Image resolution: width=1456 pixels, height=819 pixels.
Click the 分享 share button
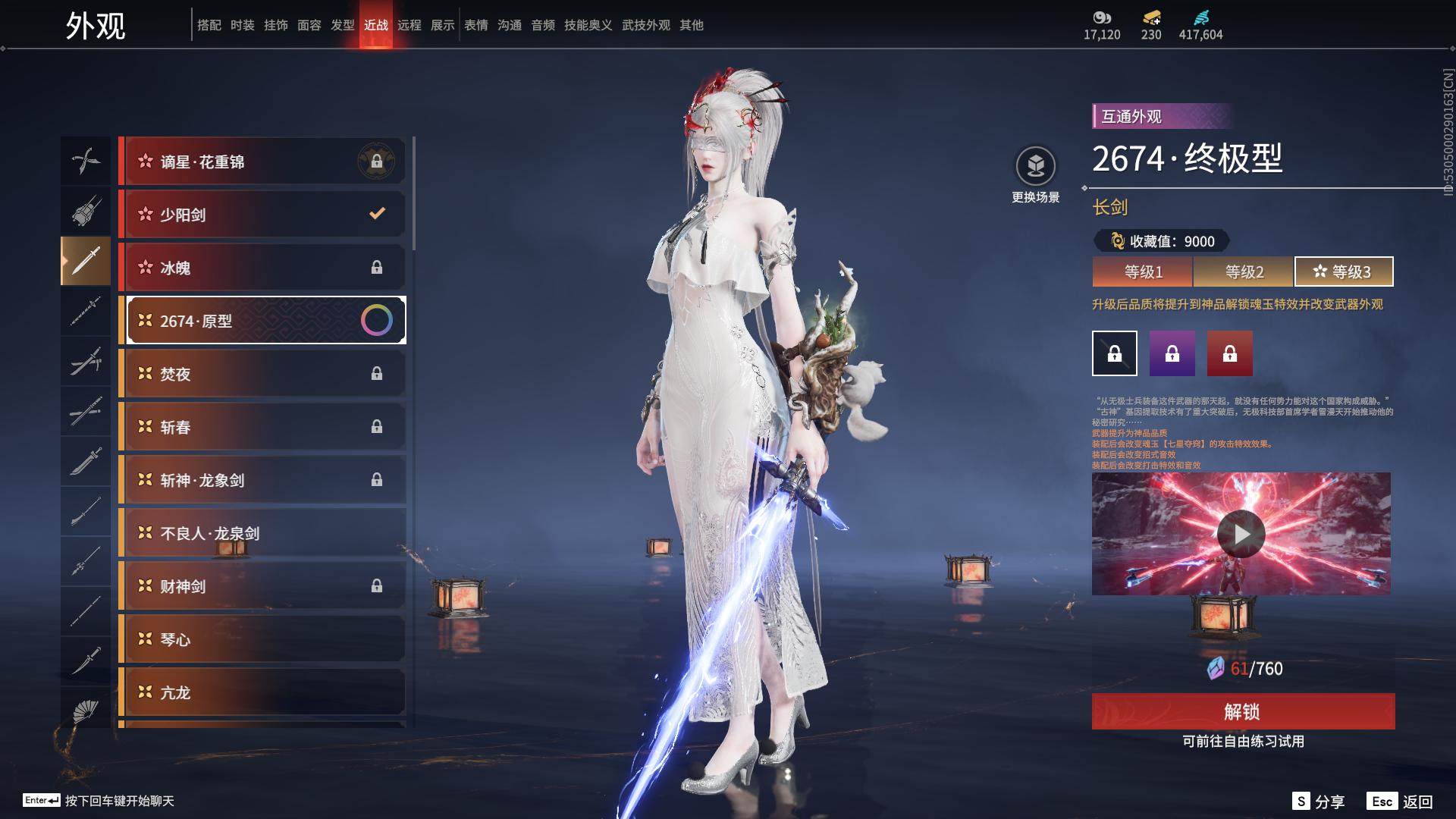point(1319,802)
